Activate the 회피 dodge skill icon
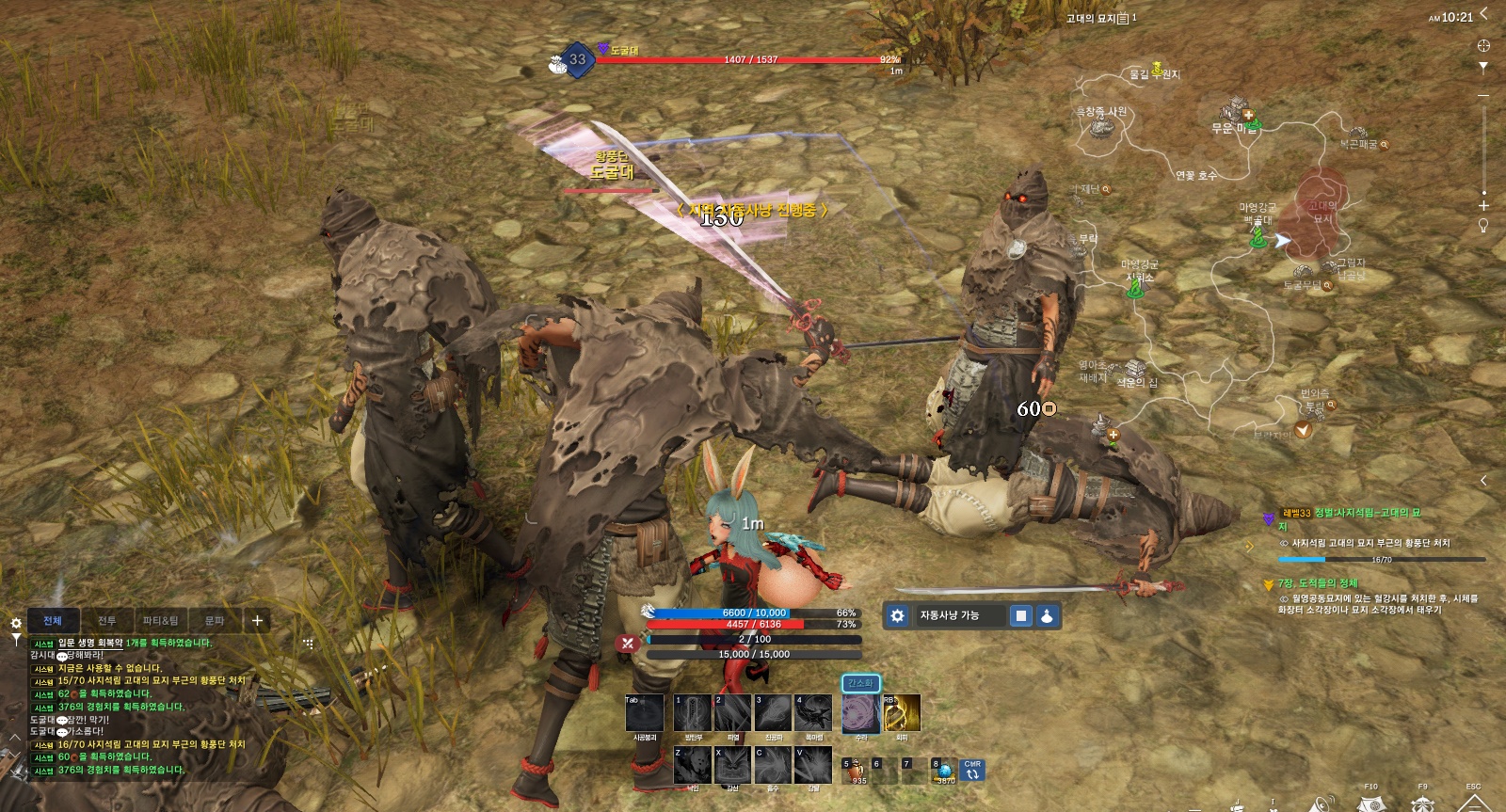The width and height of the screenshot is (1506, 812). pos(902,714)
